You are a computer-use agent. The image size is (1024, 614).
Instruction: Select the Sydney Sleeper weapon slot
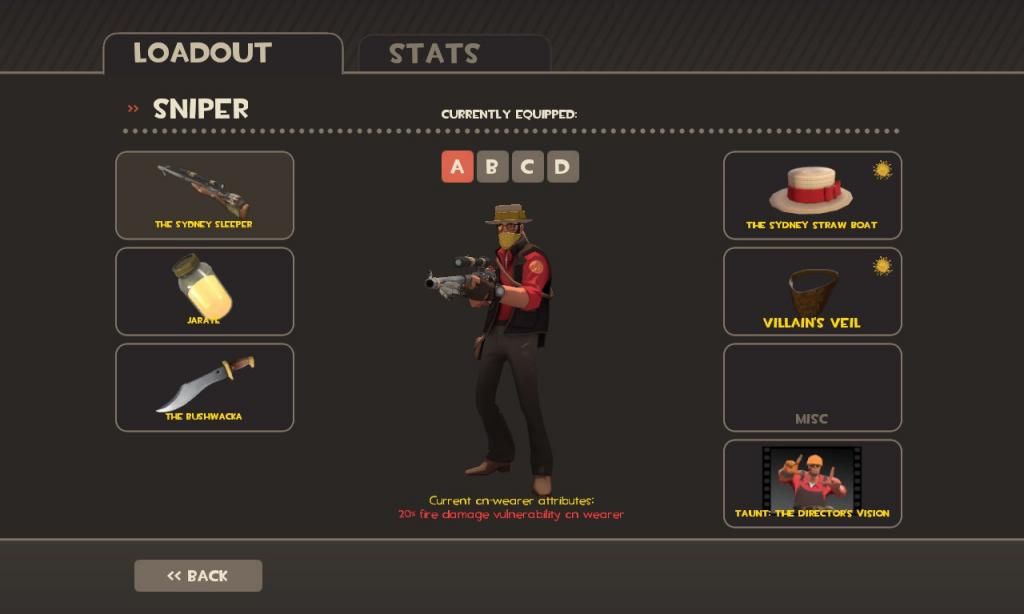pos(205,195)
